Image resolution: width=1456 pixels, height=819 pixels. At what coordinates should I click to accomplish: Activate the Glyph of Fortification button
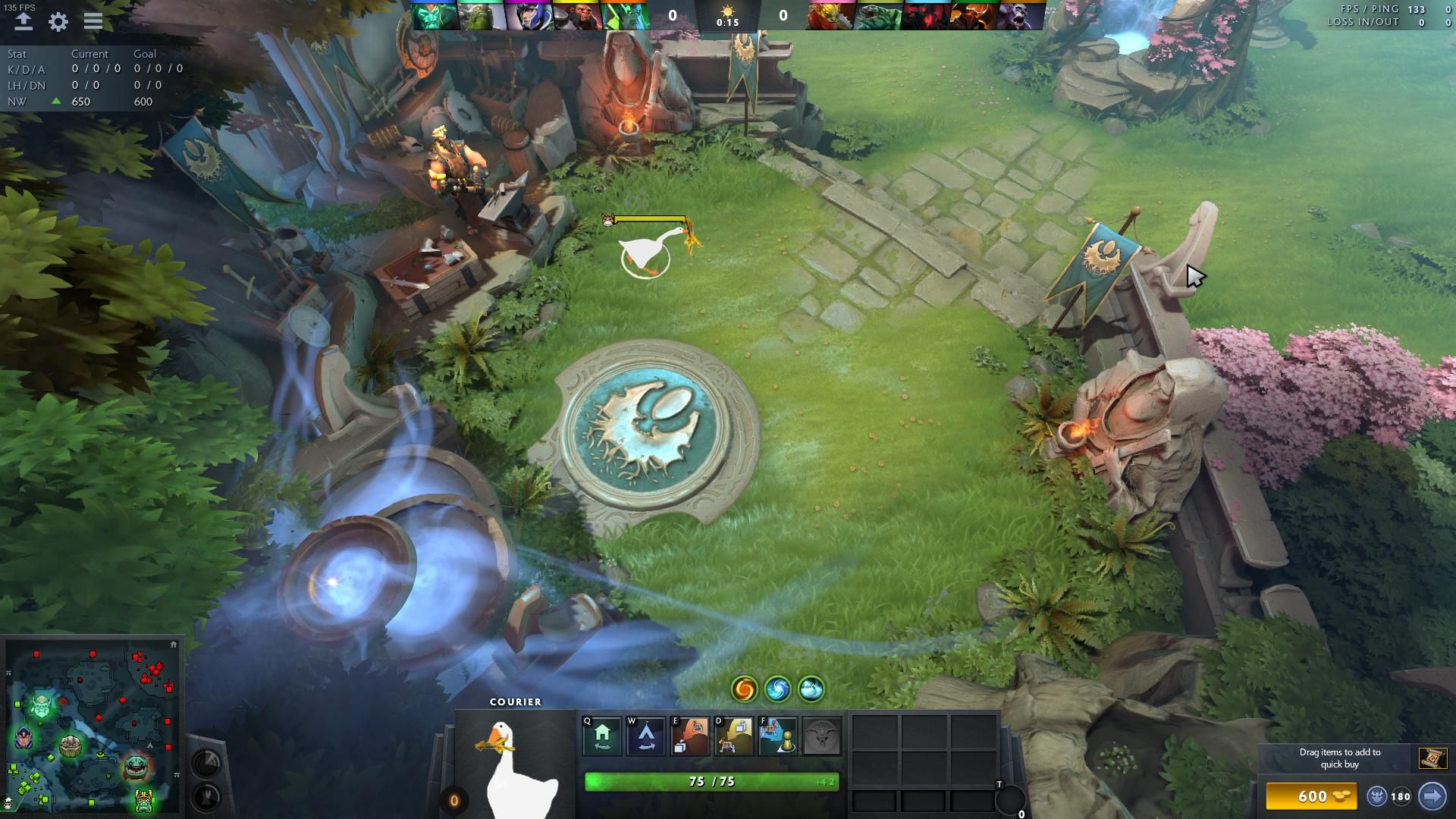point(206,797)
